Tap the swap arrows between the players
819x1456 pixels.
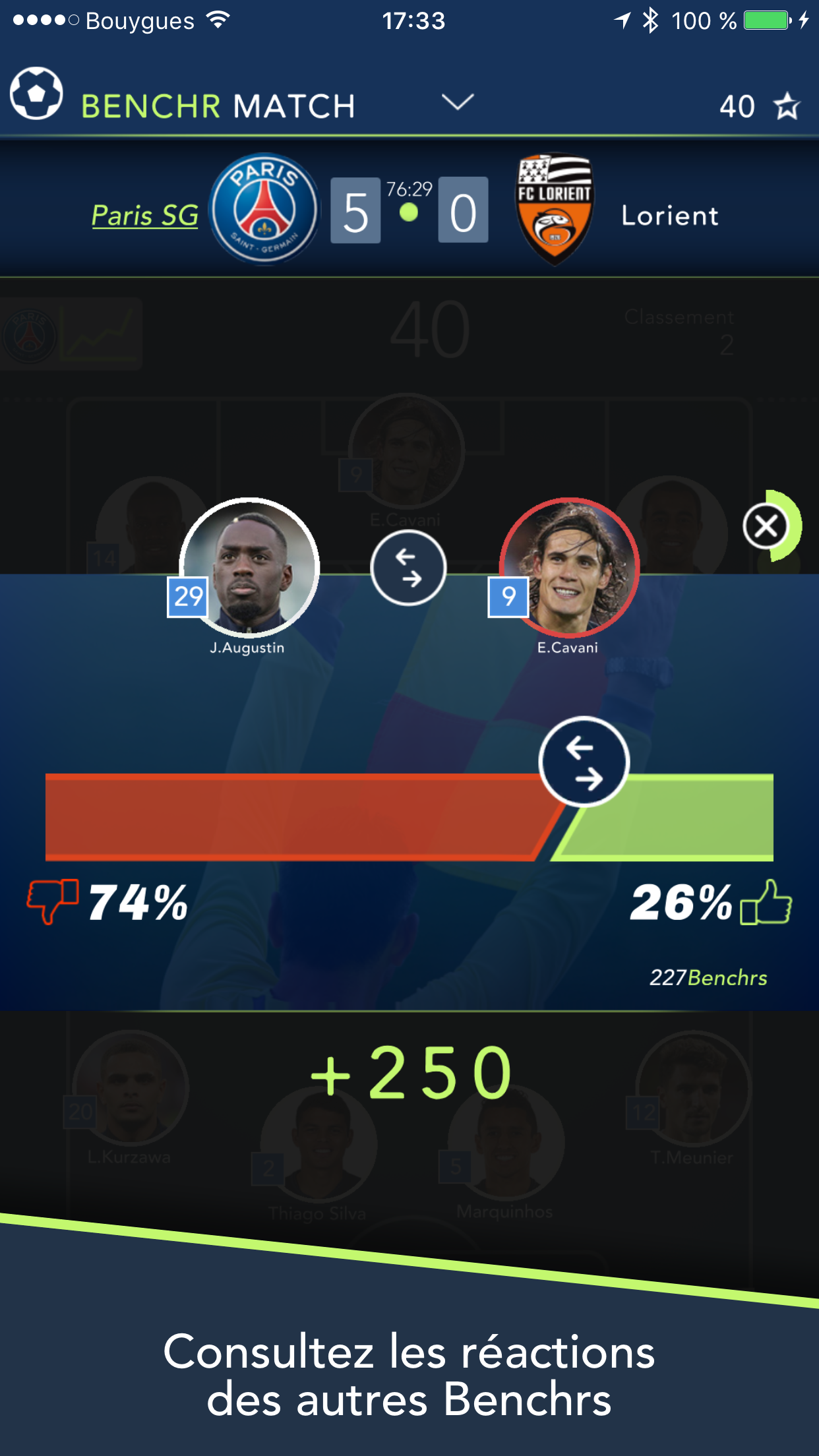408,568
